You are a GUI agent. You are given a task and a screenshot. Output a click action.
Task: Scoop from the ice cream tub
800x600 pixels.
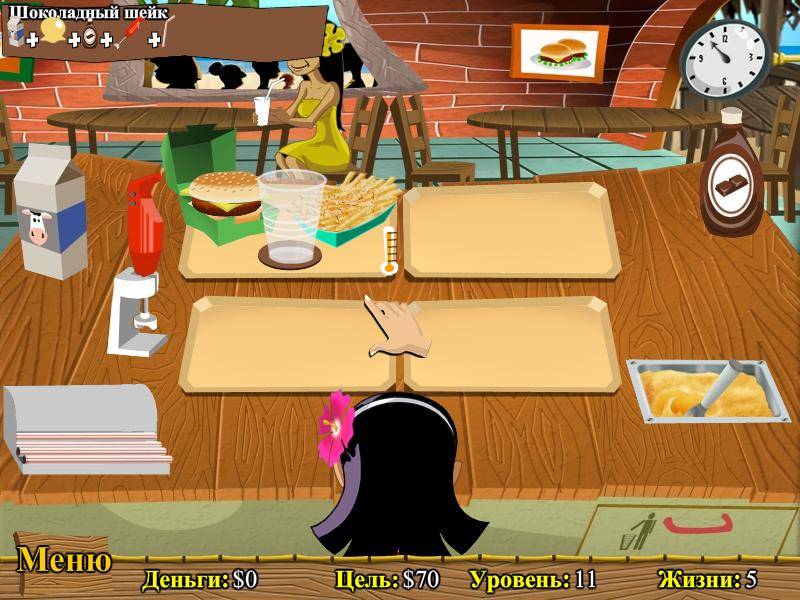pos(702,391)
